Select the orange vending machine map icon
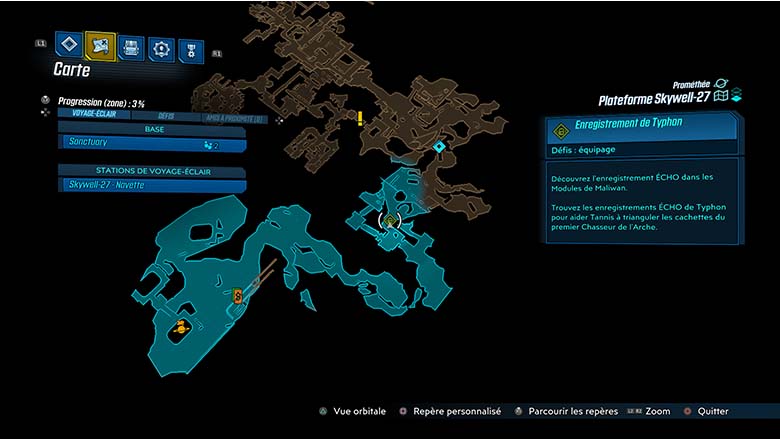 [238, 295]
